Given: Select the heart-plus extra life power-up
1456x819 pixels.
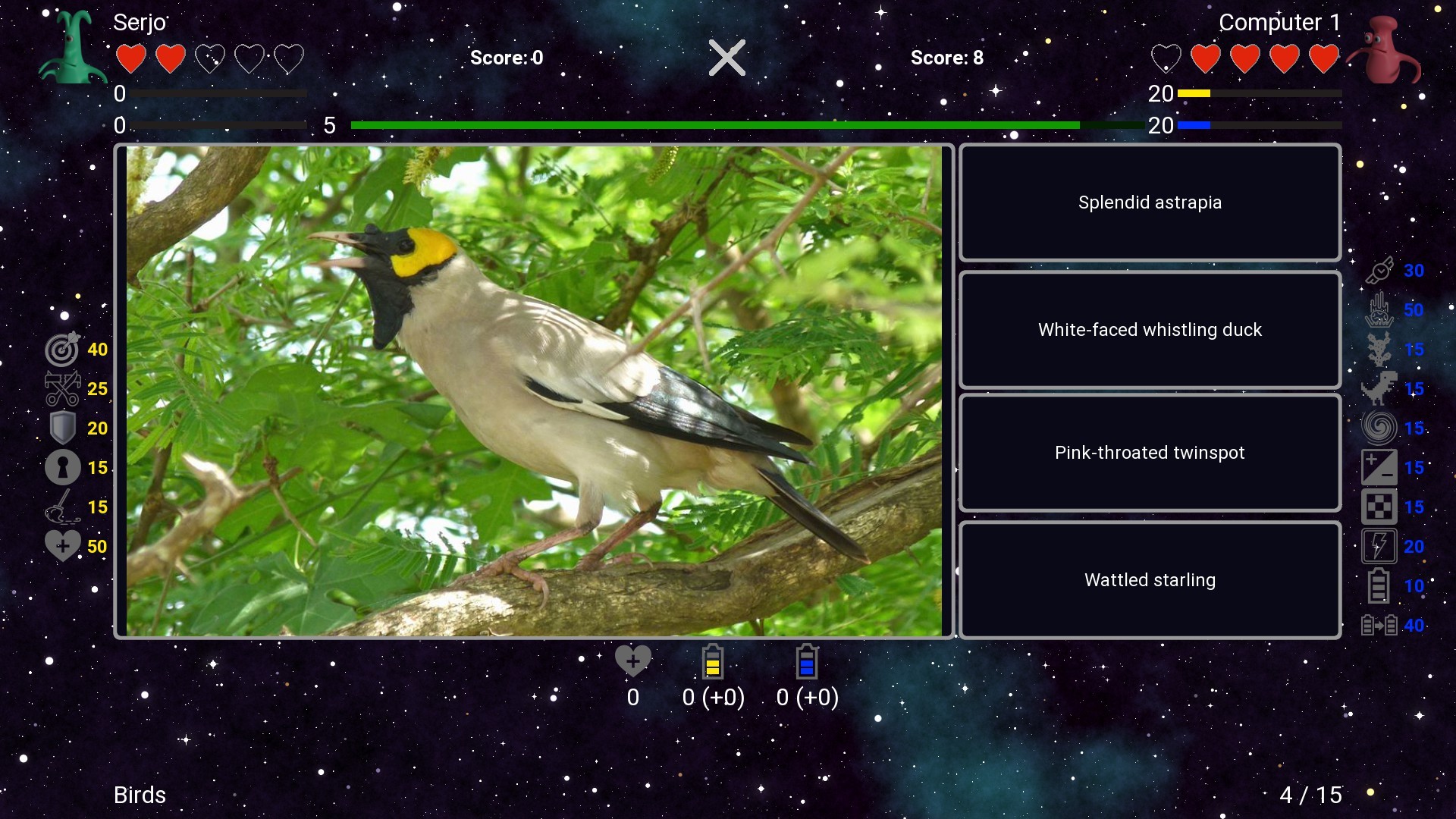Looking at the screenshot, I should tap(63, 544).
